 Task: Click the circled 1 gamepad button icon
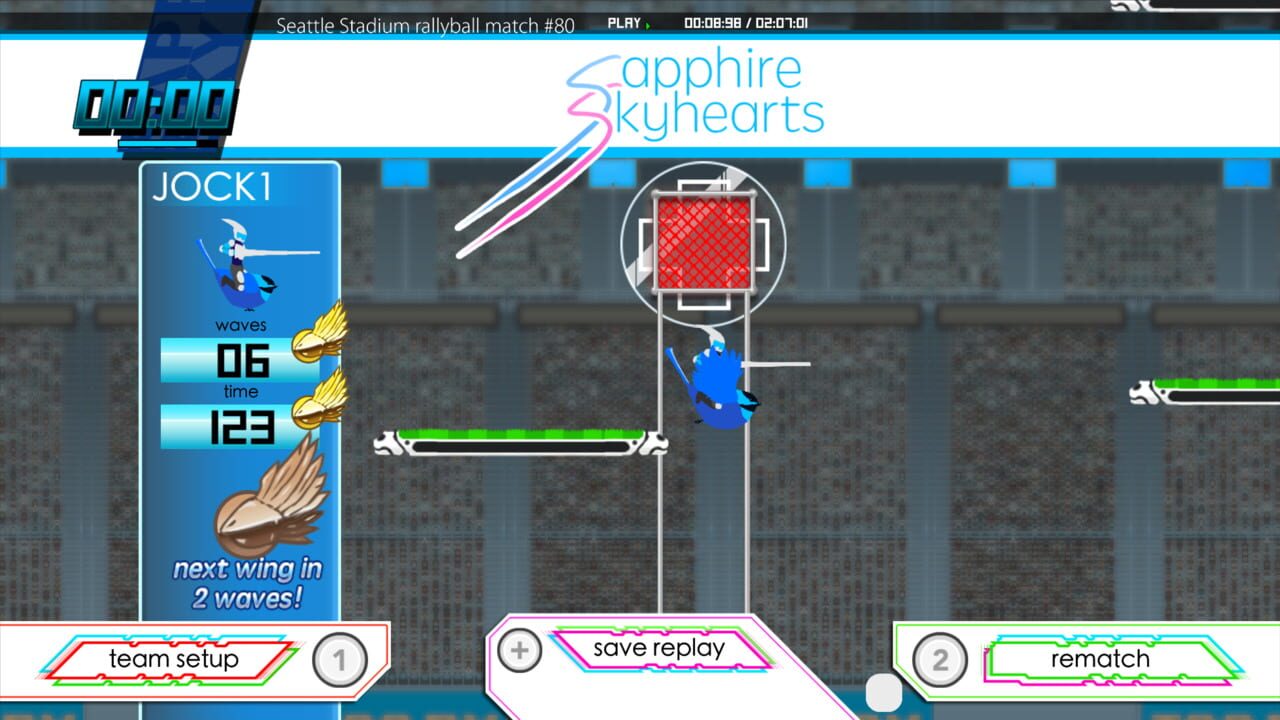tap(340, 660)
